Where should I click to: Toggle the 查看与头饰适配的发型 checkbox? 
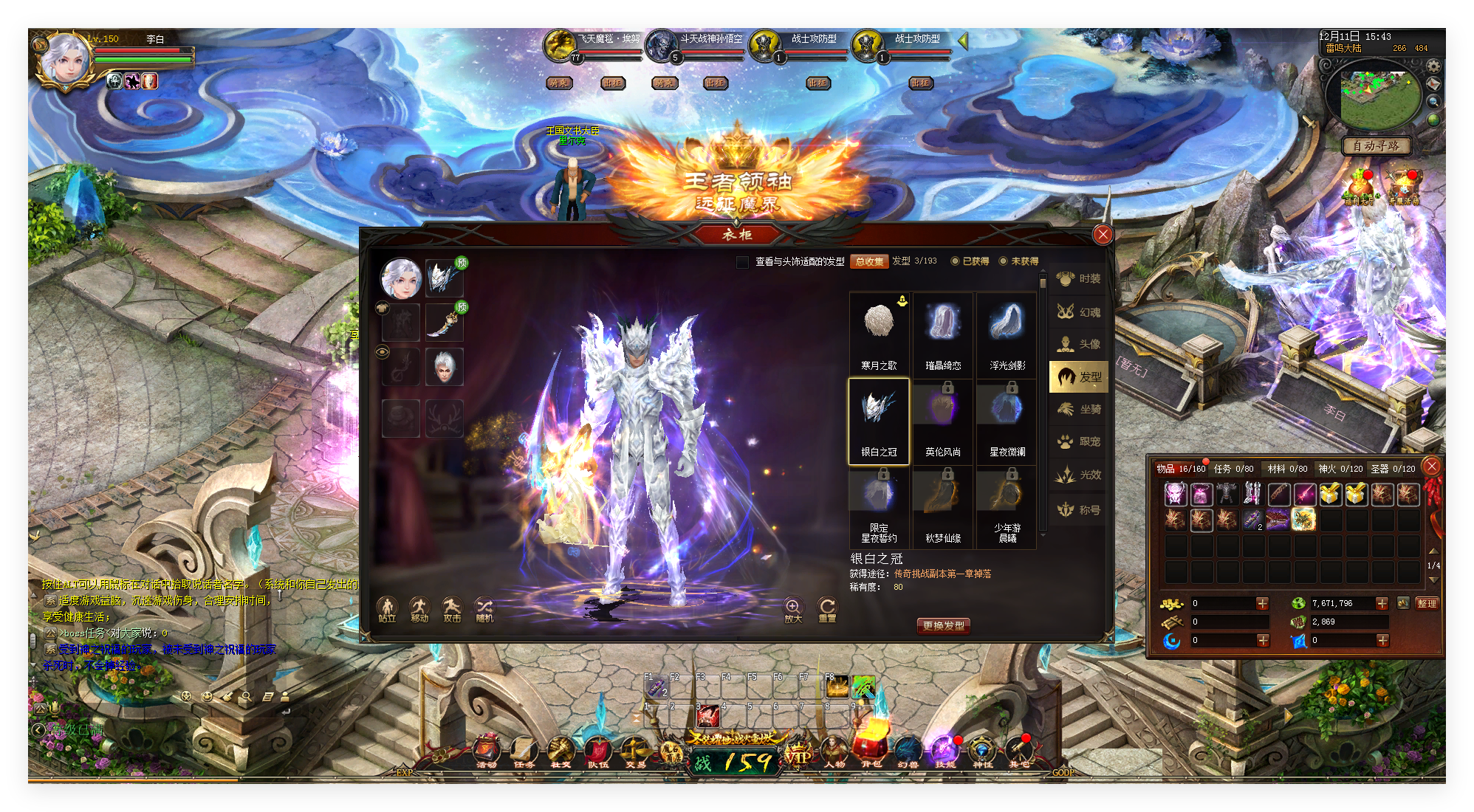click(743, 262)
